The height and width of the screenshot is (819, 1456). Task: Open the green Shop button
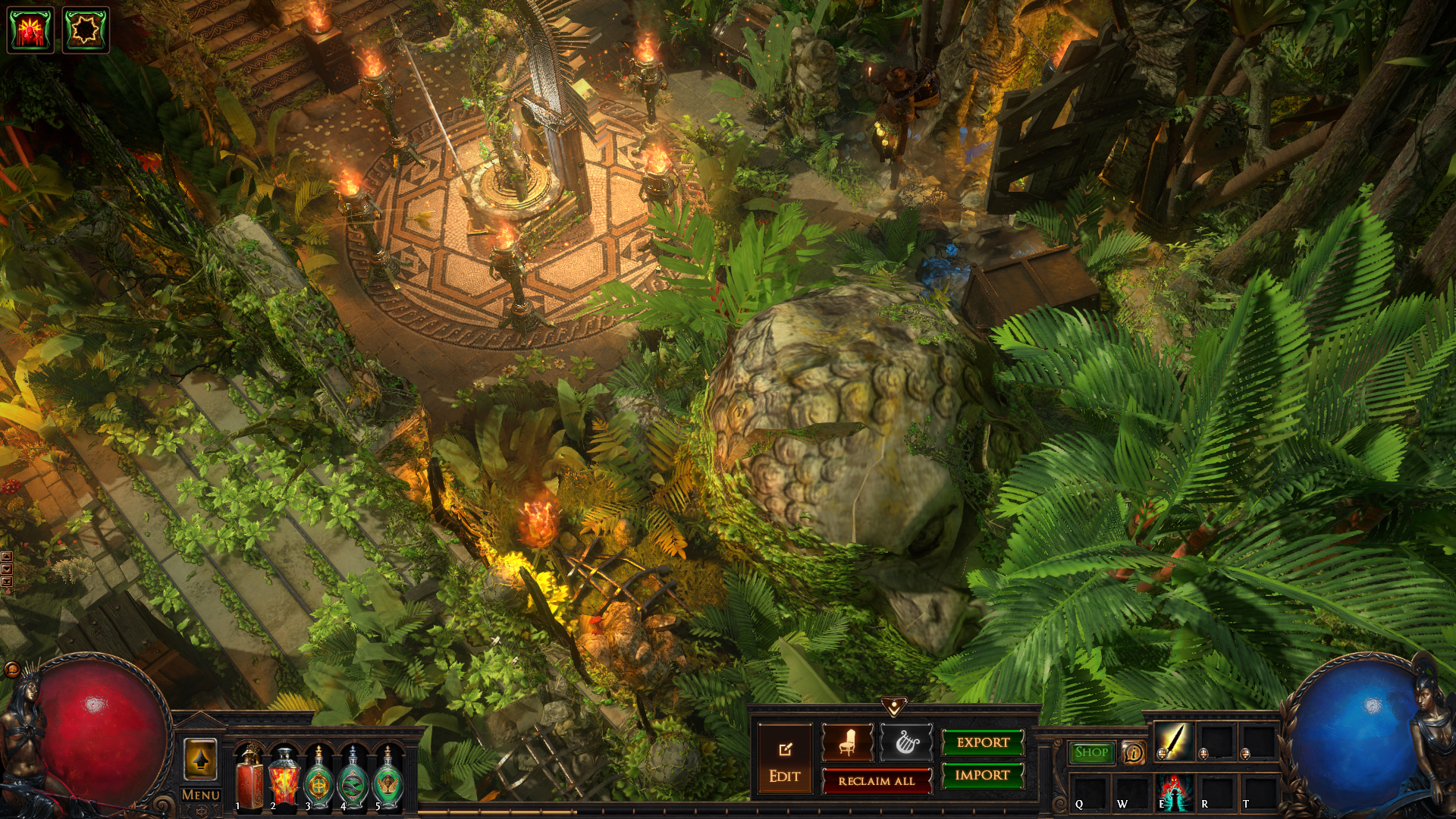[1091, 752]
